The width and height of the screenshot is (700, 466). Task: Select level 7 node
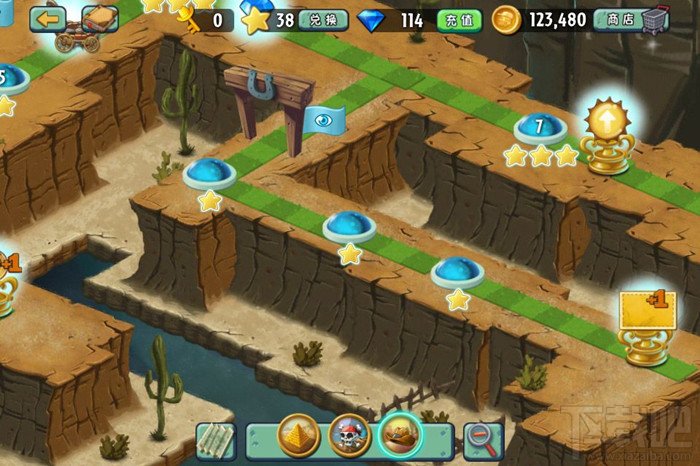point(540,128)
